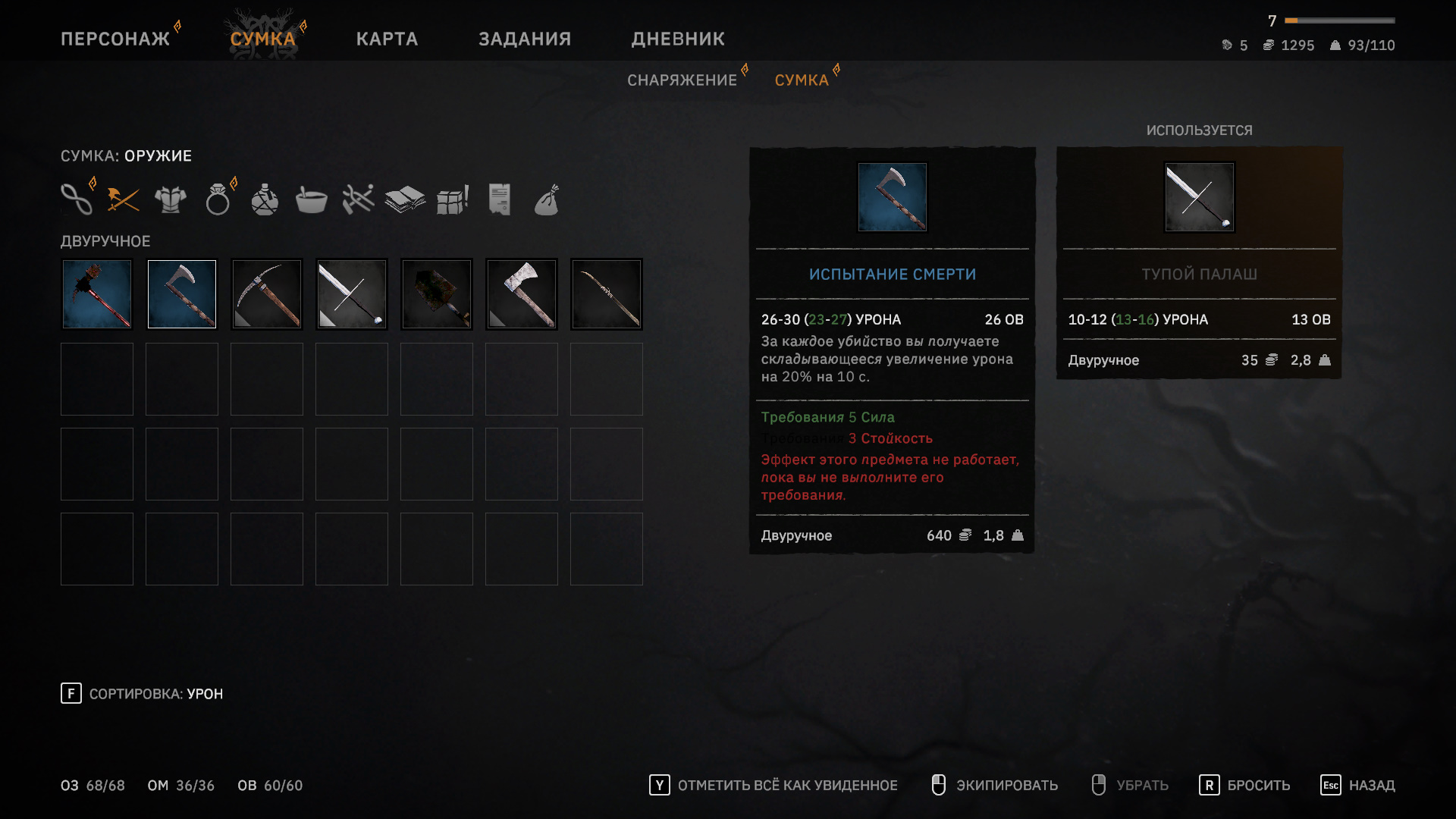Open the Персонаж character tab

115,39
